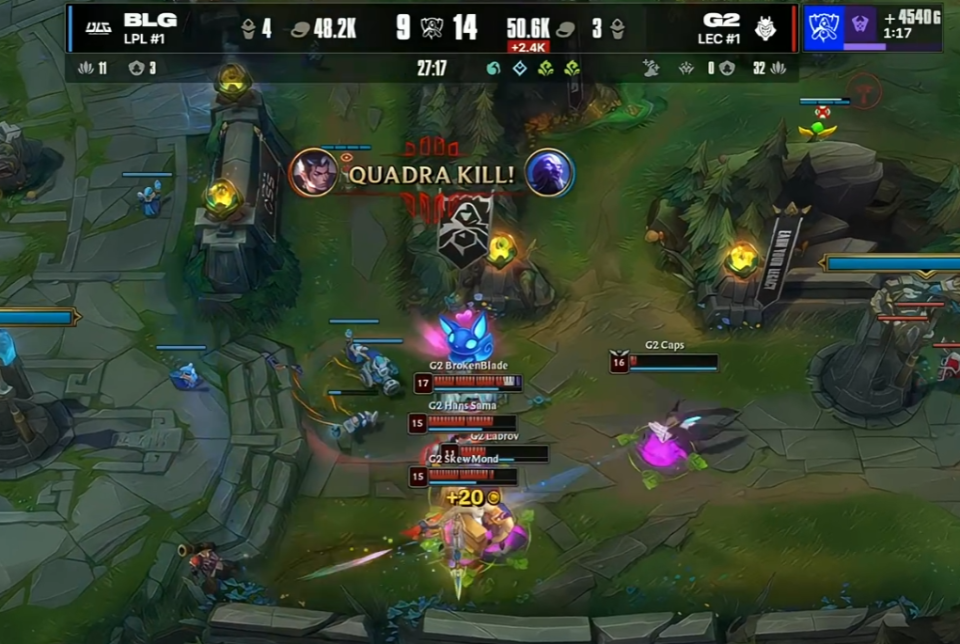Select the victim portrait in the Quadra Kill banner

549,172
